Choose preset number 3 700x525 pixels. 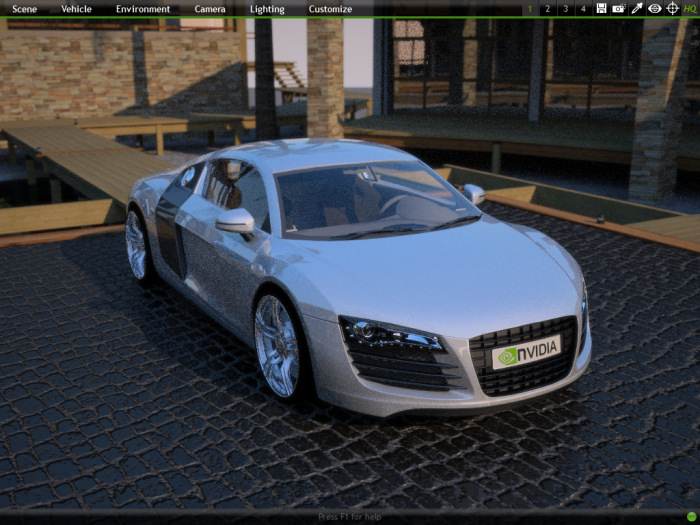point(566,9)
